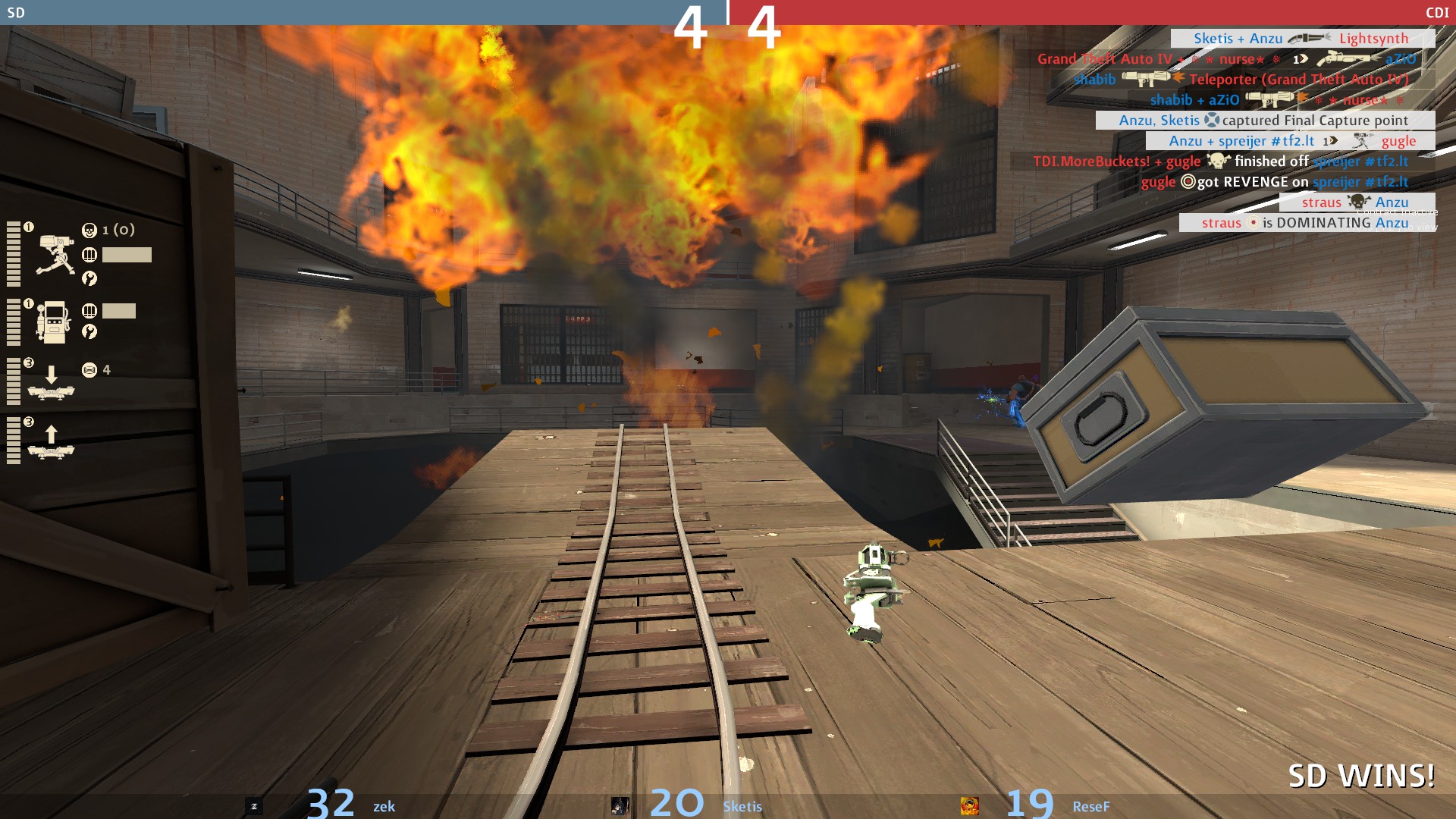Choose player zek in the bottom panel
Screen dimensions: 1456x819
384,807
